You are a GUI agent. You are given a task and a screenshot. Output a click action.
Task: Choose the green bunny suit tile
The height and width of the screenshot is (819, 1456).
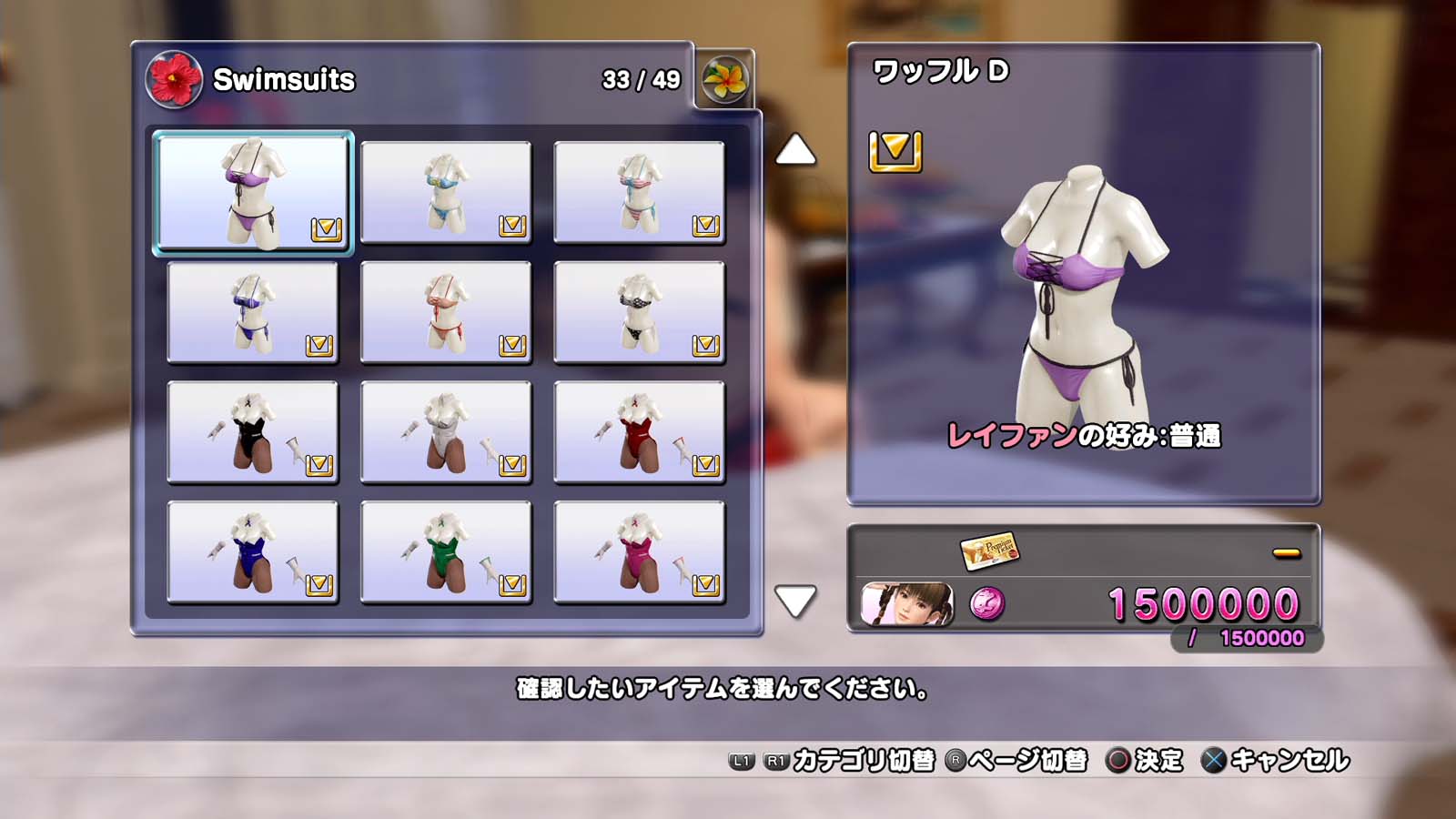446,552
